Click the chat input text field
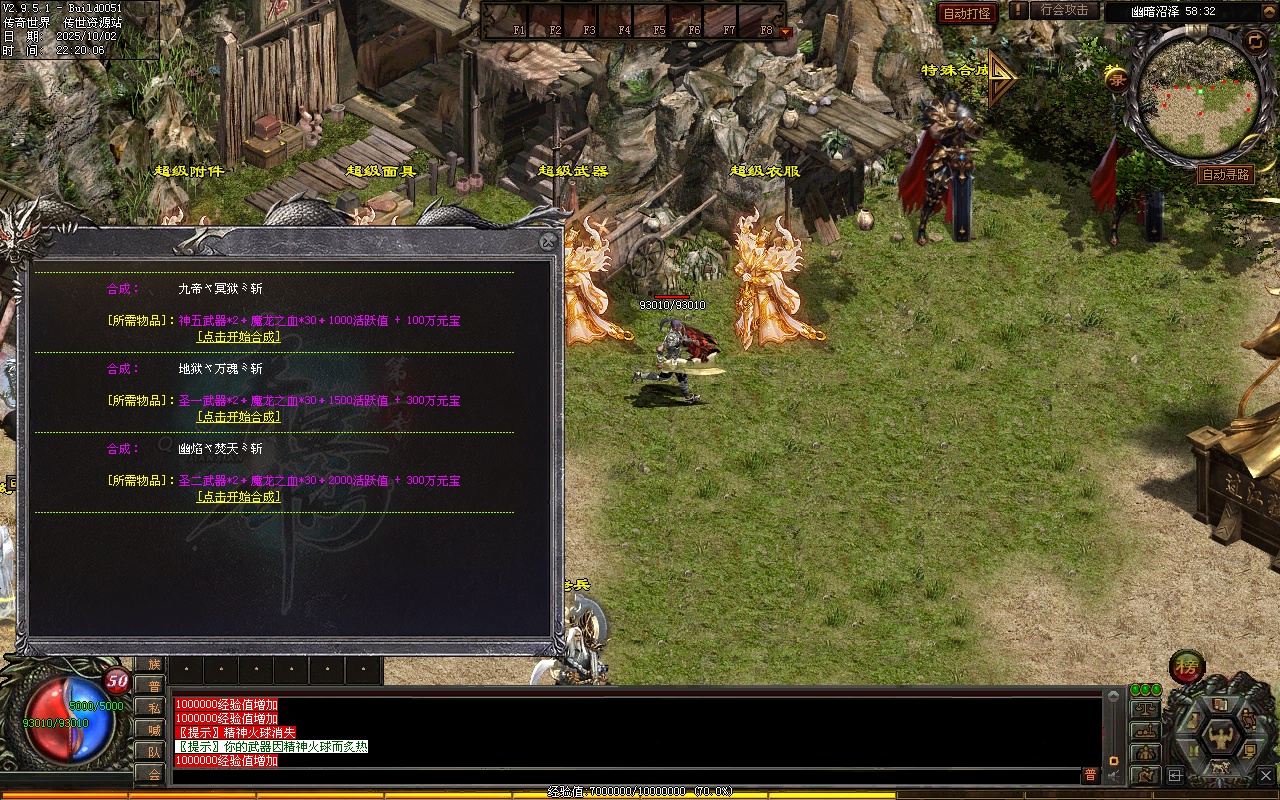The image size is (1280, 800). [x=625, y=775]
